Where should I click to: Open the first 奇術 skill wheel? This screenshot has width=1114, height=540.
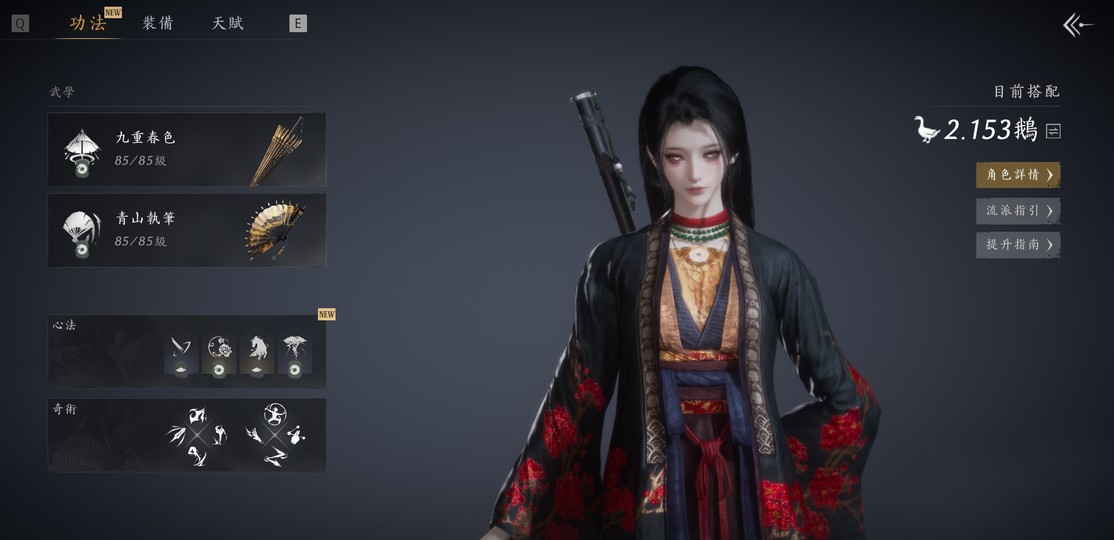(197, 435)
